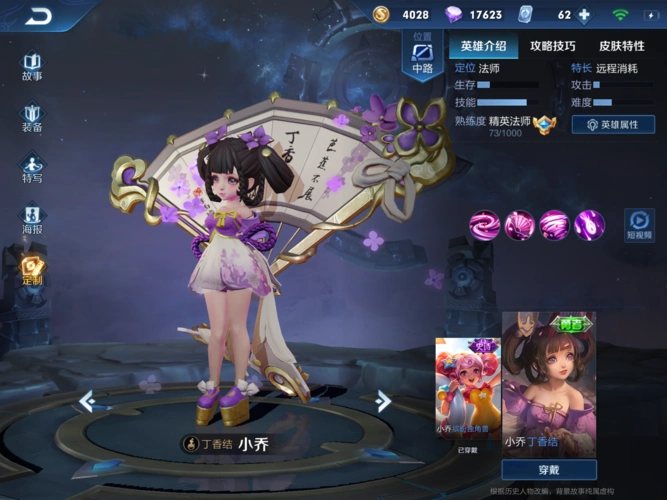Play the 短视频 short video

click(x=639, y=224)
